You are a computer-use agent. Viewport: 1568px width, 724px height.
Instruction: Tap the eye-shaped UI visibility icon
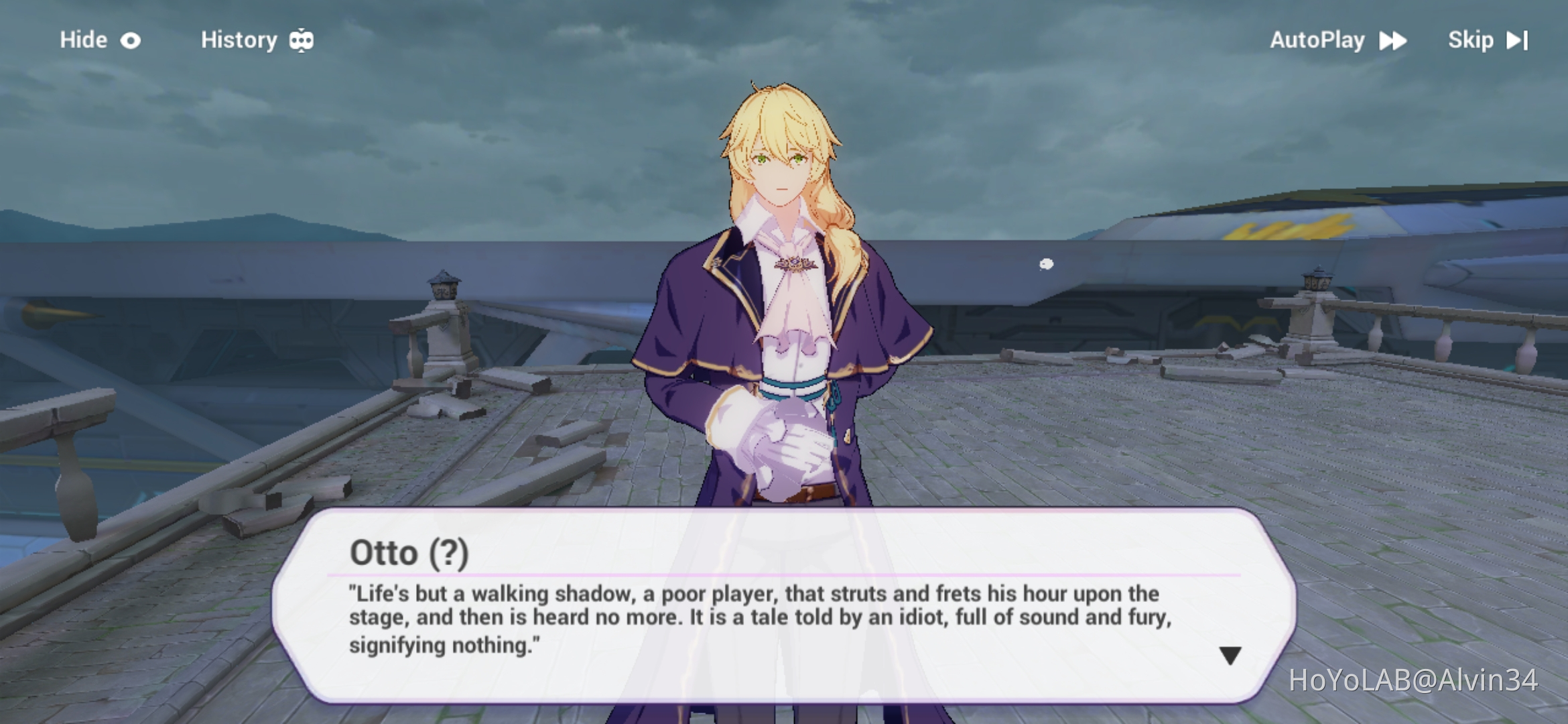[x=132, y=40]
